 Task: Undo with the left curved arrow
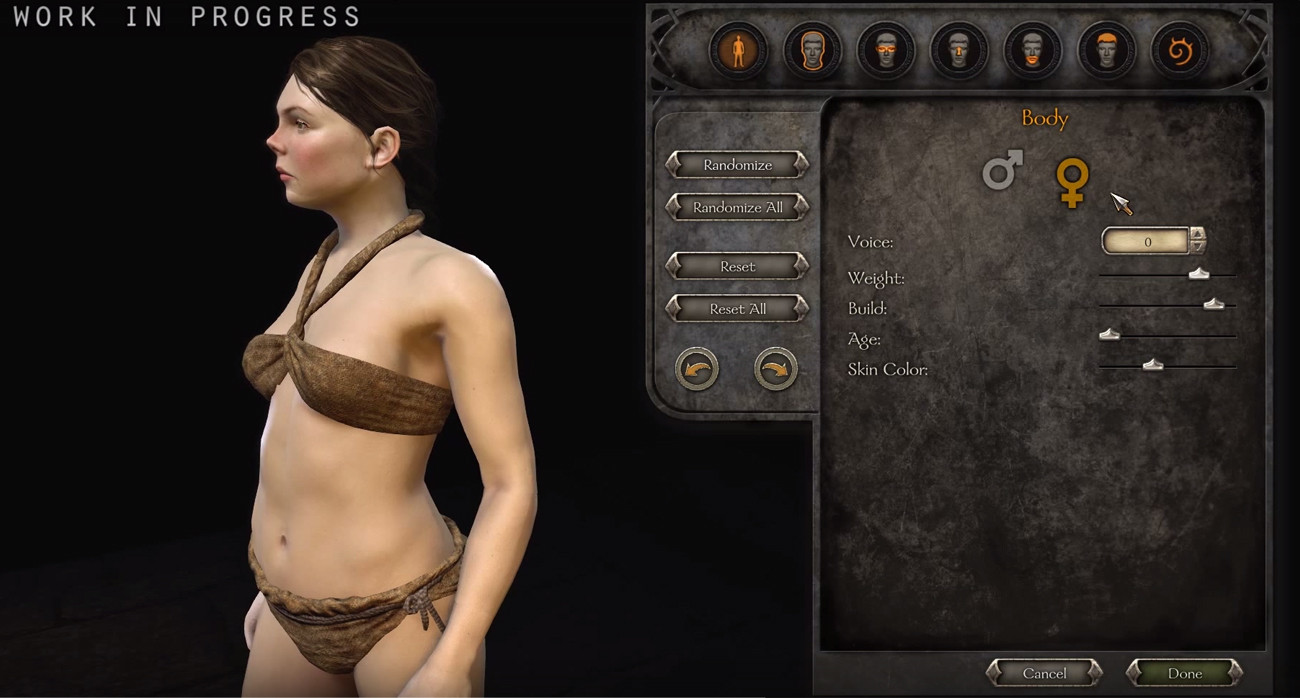coord(697,369)
